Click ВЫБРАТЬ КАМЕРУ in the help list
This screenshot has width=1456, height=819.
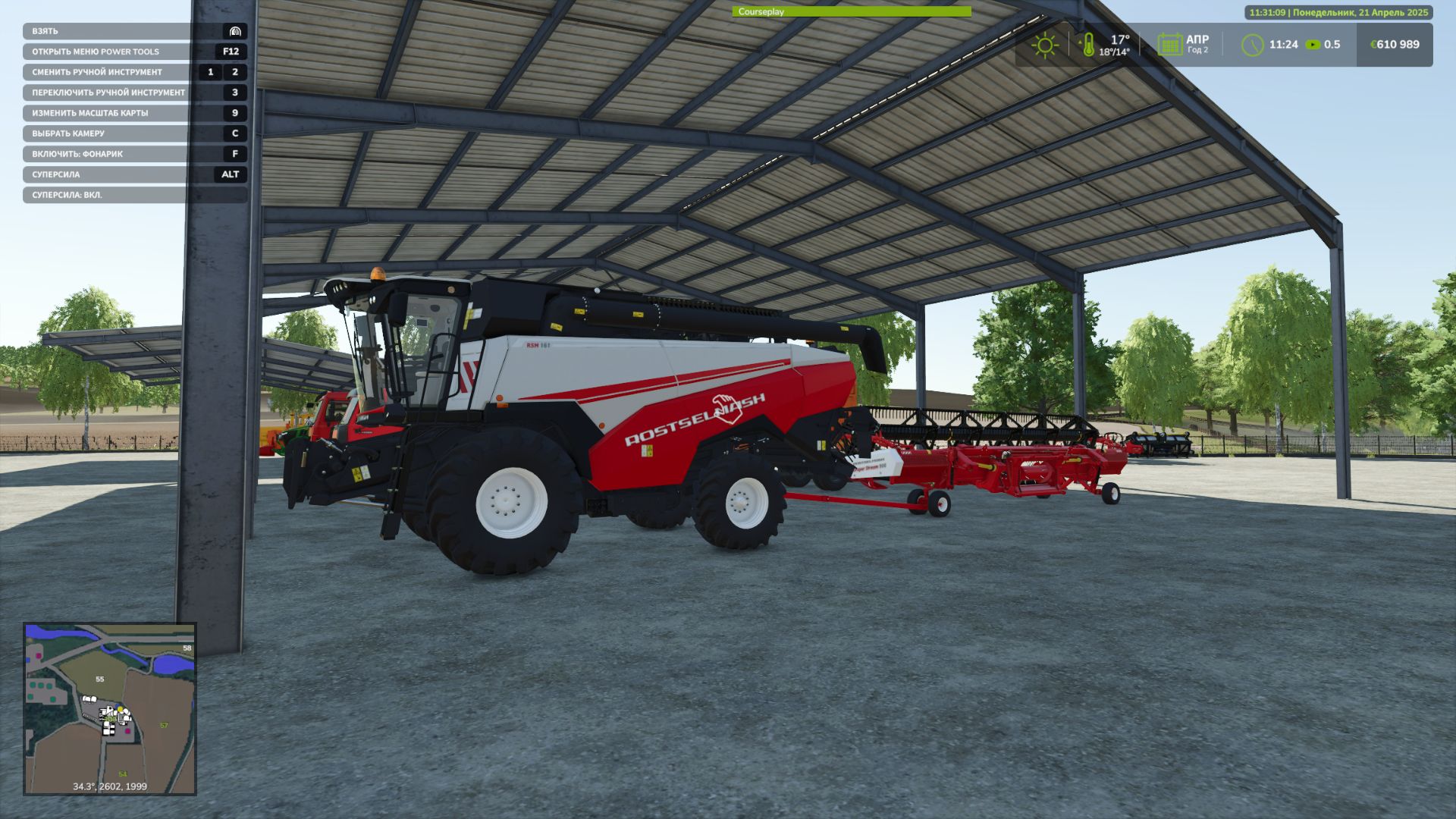(x=68, y=133)
